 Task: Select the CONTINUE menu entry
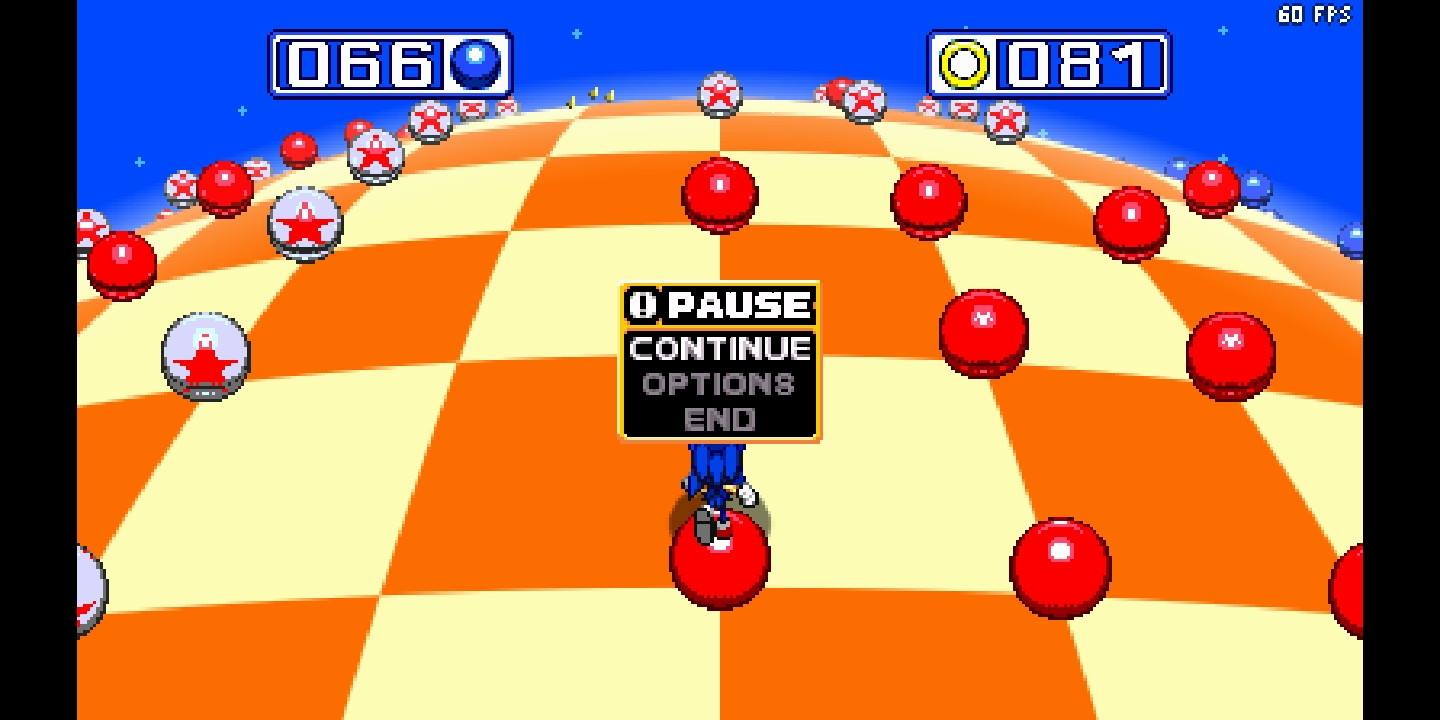point(718,349)
